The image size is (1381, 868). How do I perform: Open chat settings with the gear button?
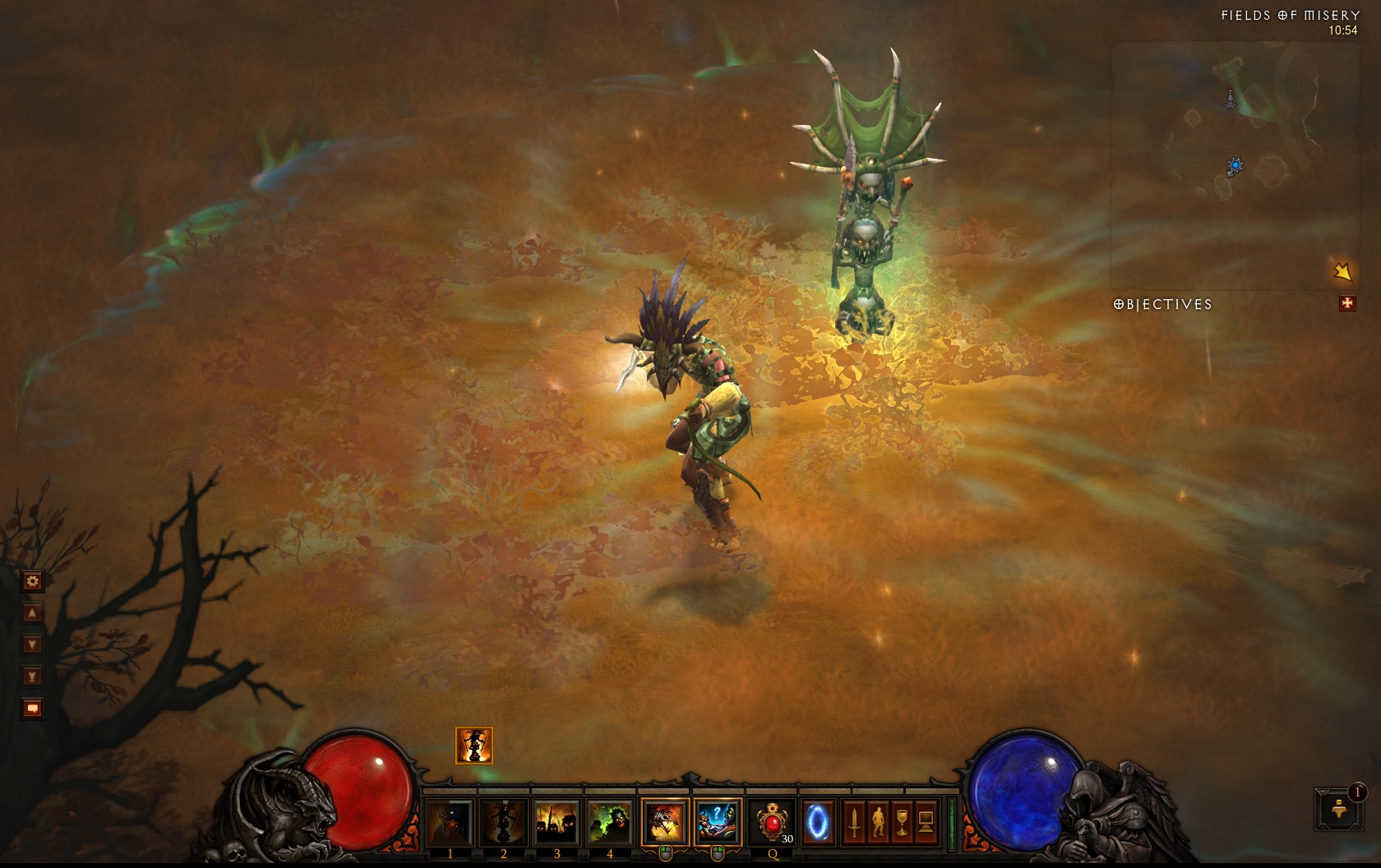click(32, 581)
